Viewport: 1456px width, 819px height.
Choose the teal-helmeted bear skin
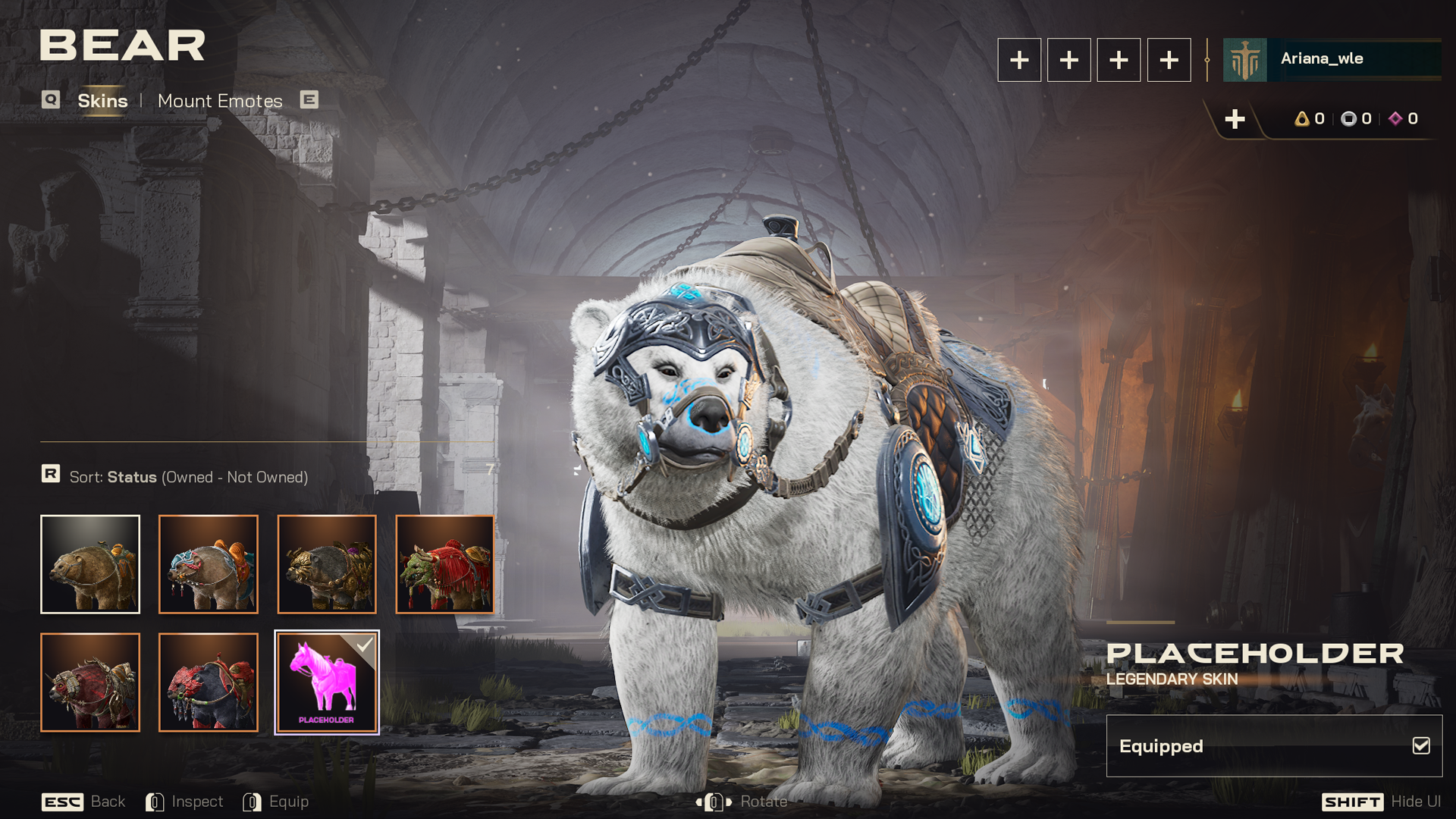pyautogui.click(x=209, y=564)
